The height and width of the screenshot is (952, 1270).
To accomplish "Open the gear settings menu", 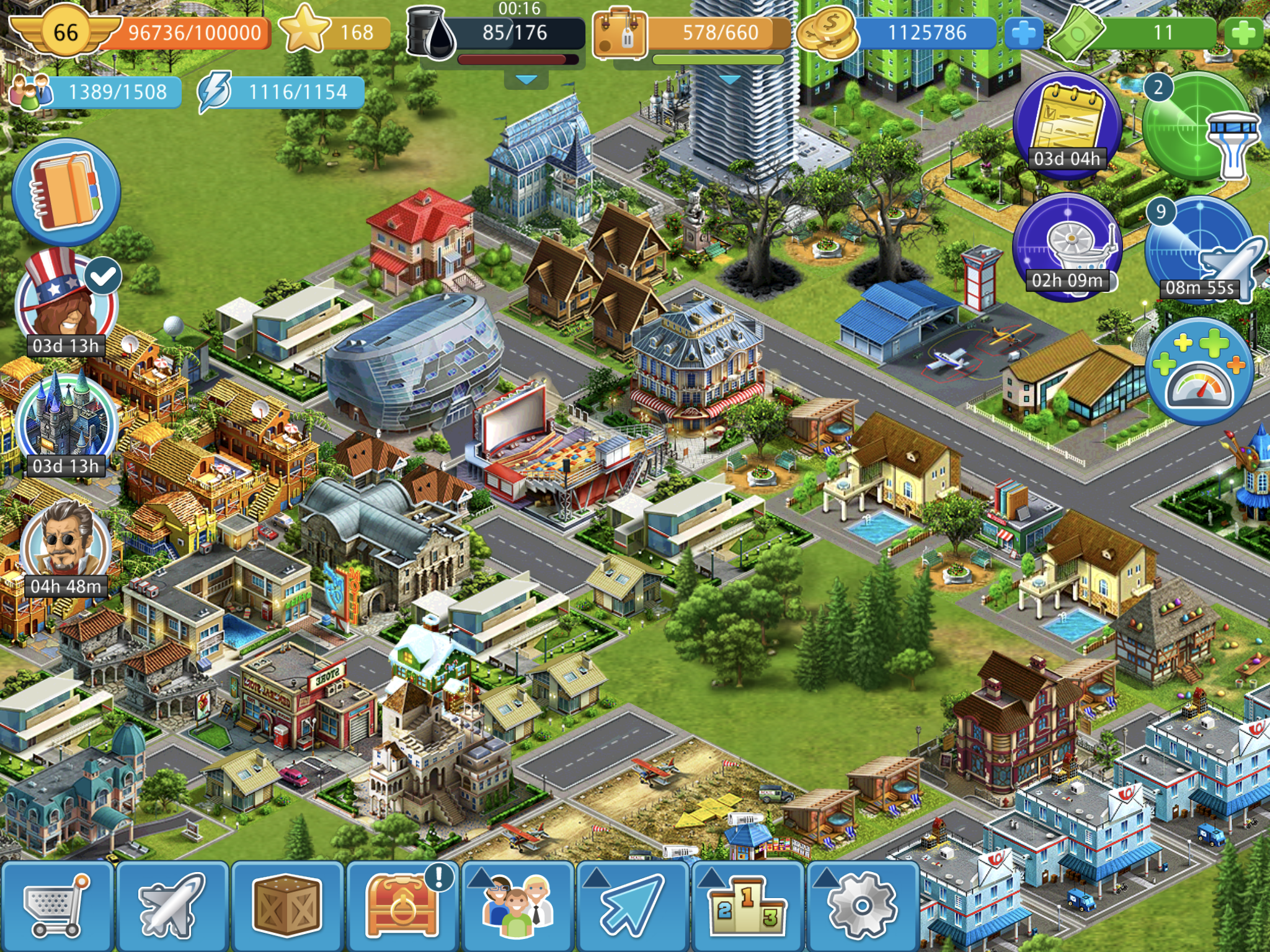I will click(x=862, y=906).
